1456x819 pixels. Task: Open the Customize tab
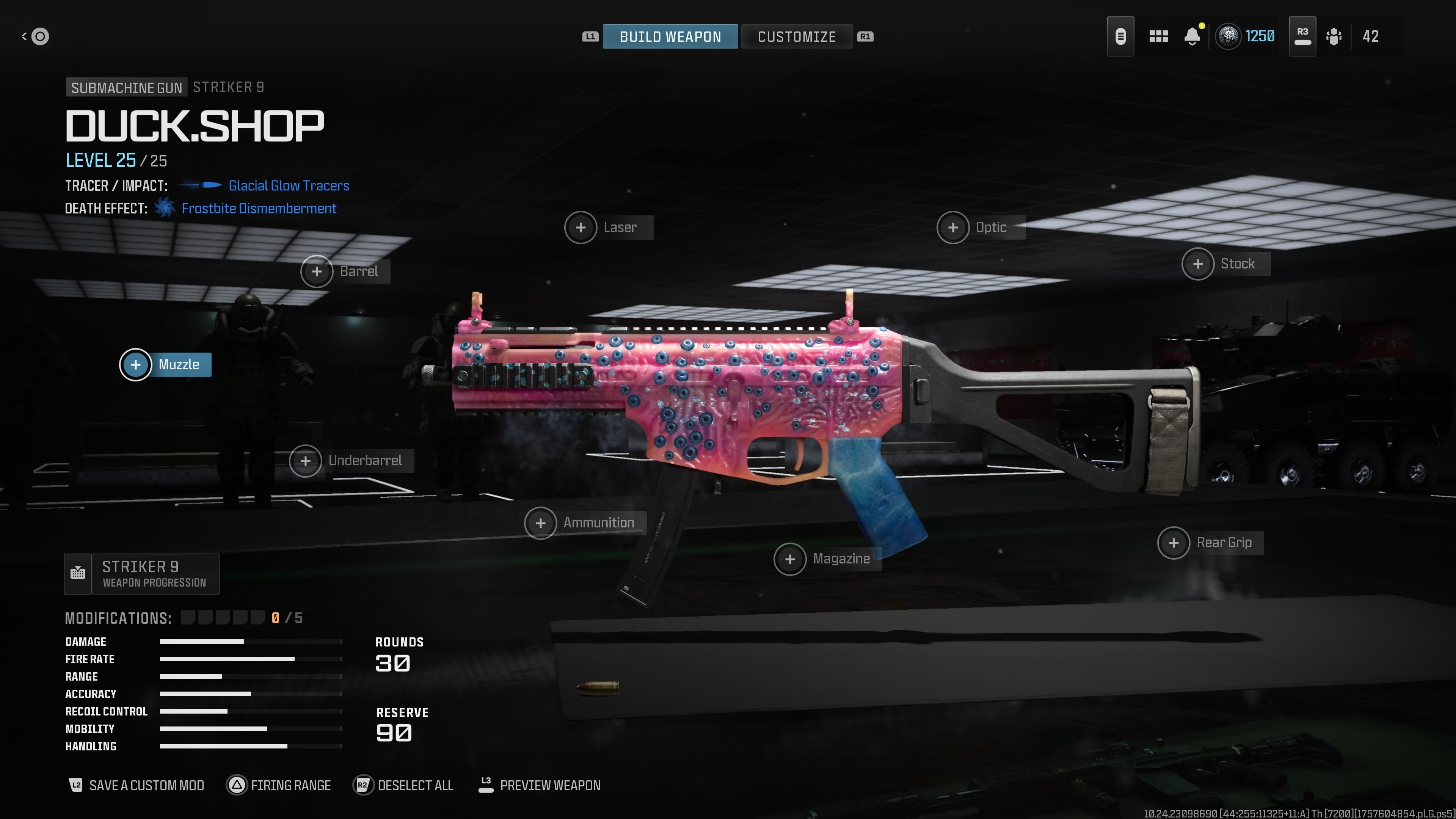click(796, 37)
